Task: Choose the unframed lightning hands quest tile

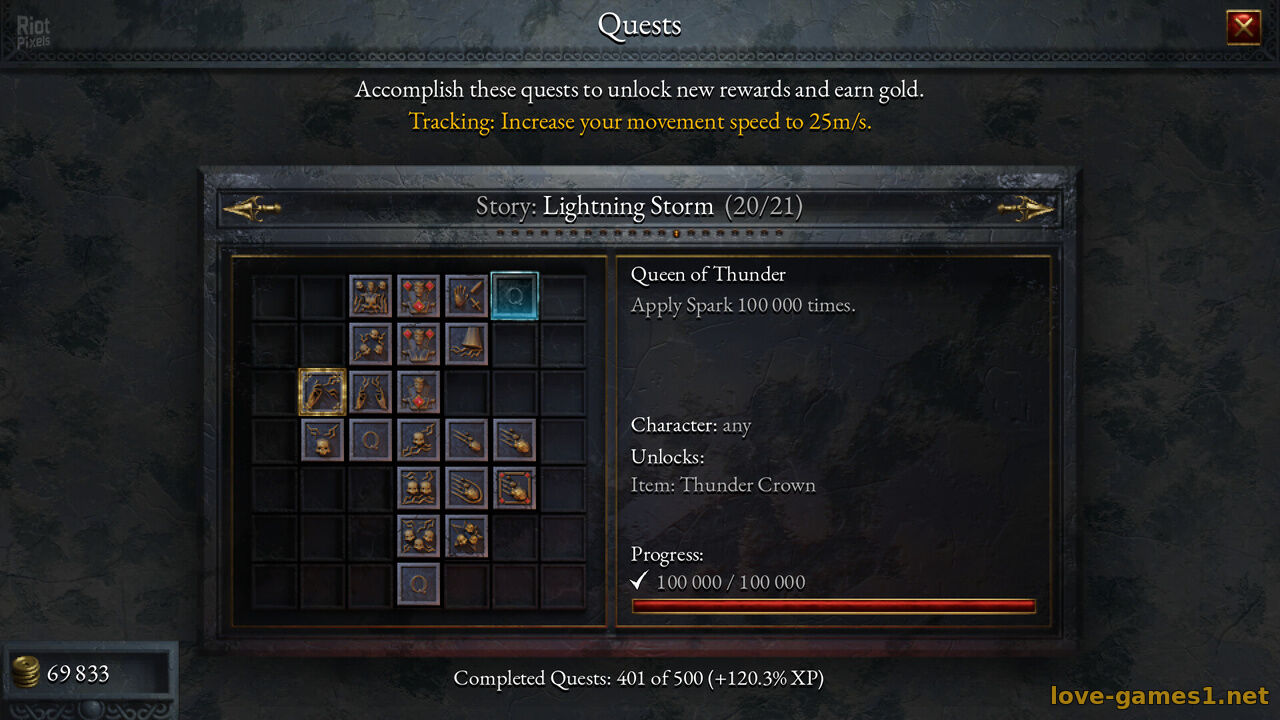Action: pyautogui.click(x=370, y=392)
